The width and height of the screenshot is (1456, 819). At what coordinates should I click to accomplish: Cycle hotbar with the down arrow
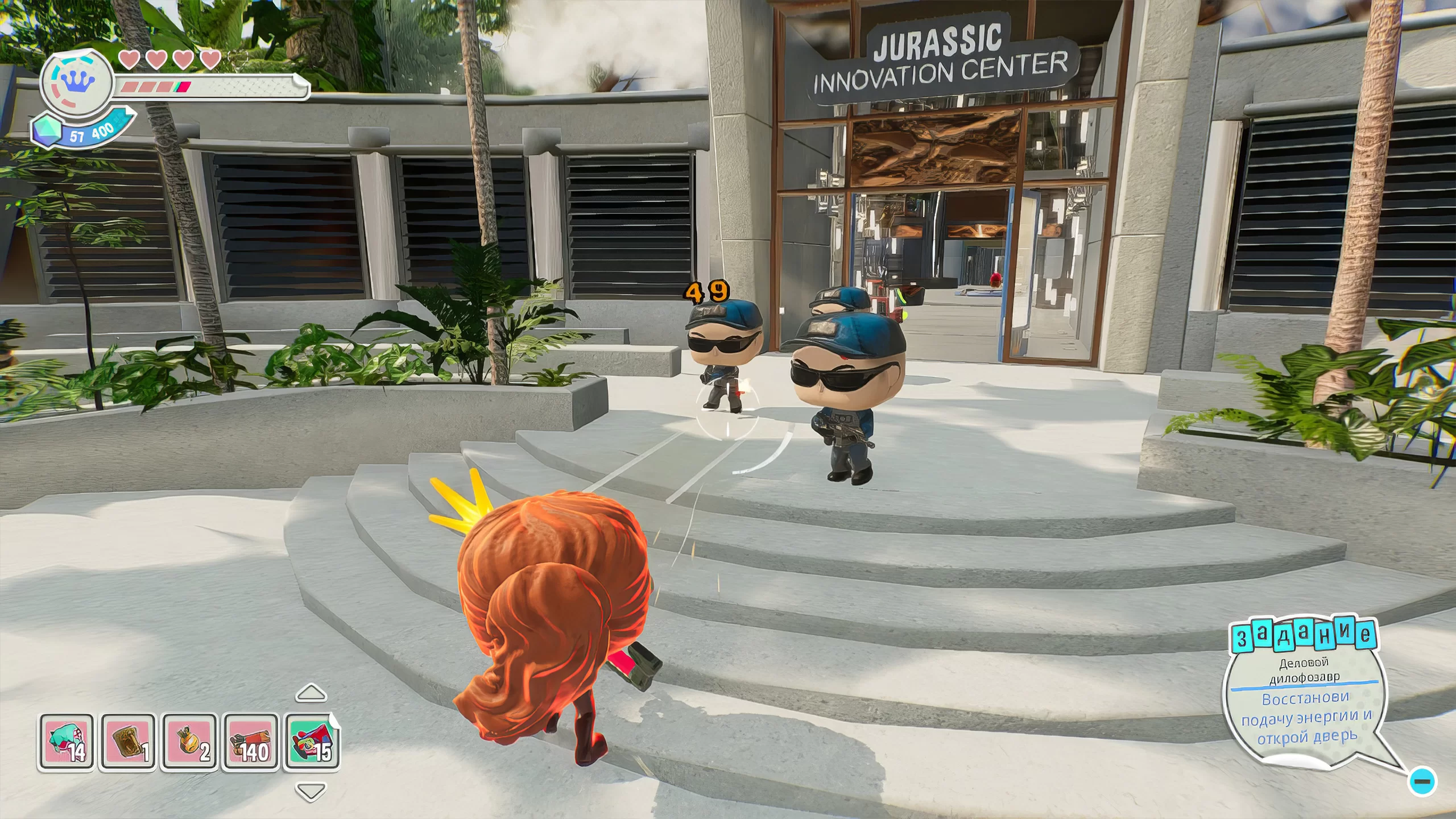tap(311, 791)
